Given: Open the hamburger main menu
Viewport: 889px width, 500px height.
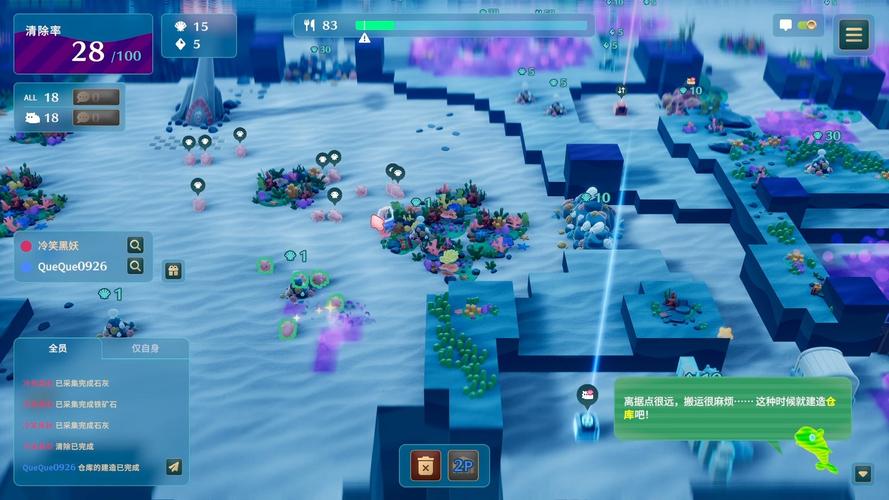Looking at the screenshot, I should 853,35.
